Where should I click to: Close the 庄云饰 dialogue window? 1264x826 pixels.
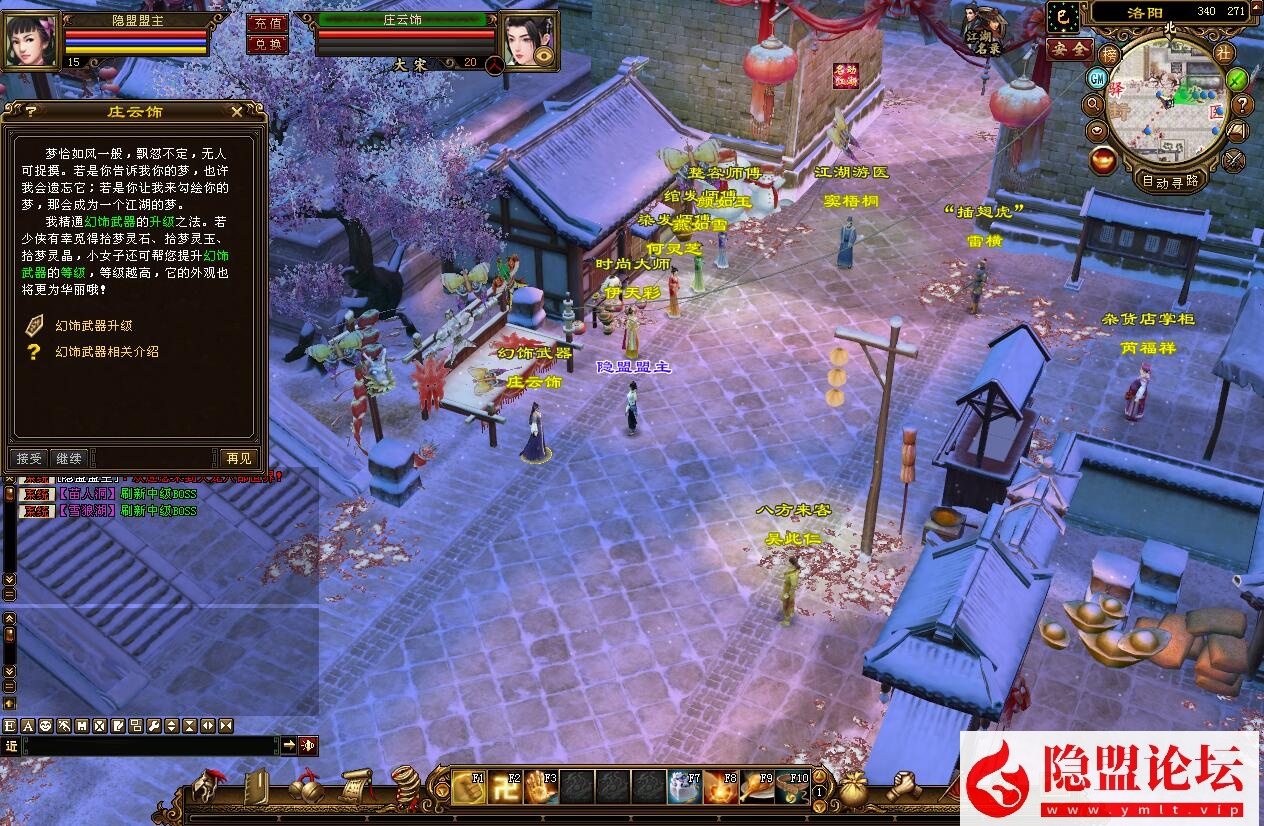[237, 112]
